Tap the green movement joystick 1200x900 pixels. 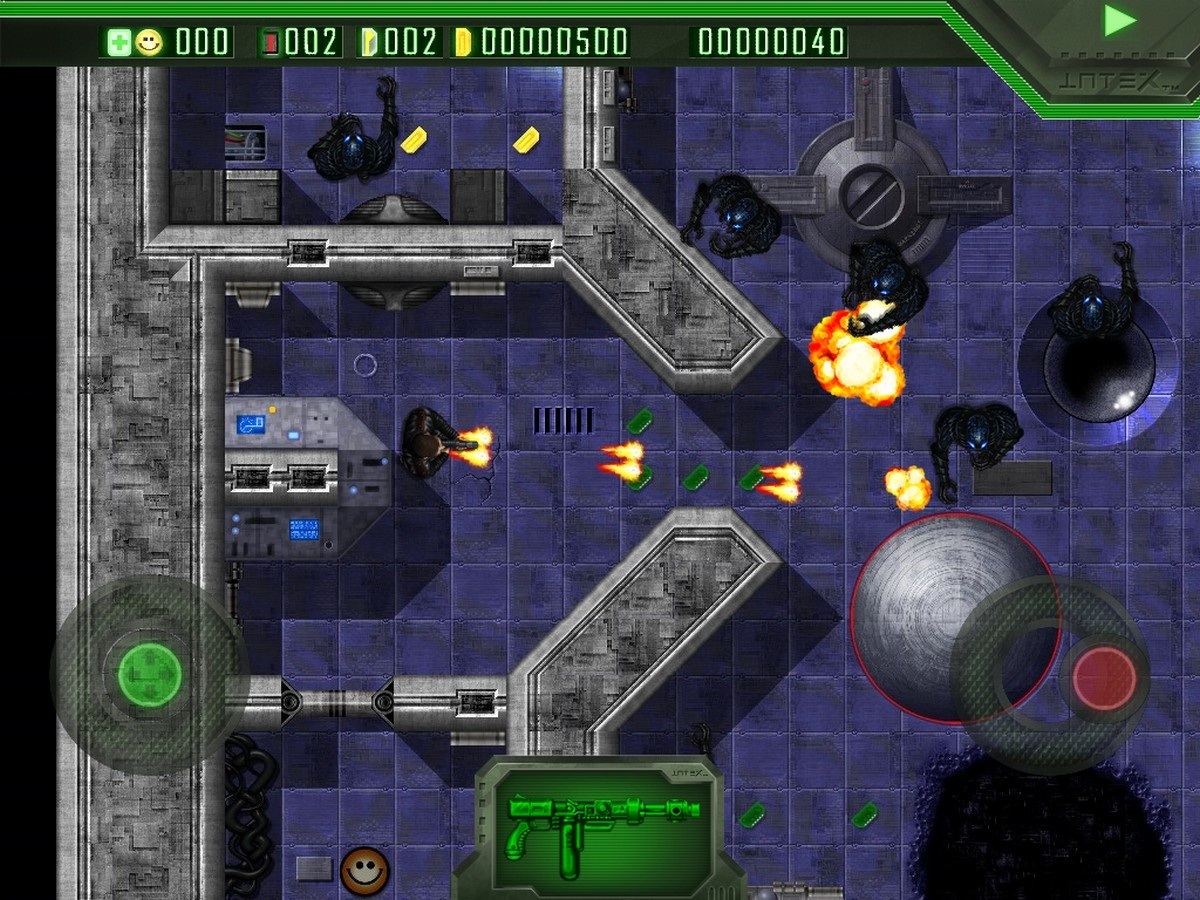point(150,675)
